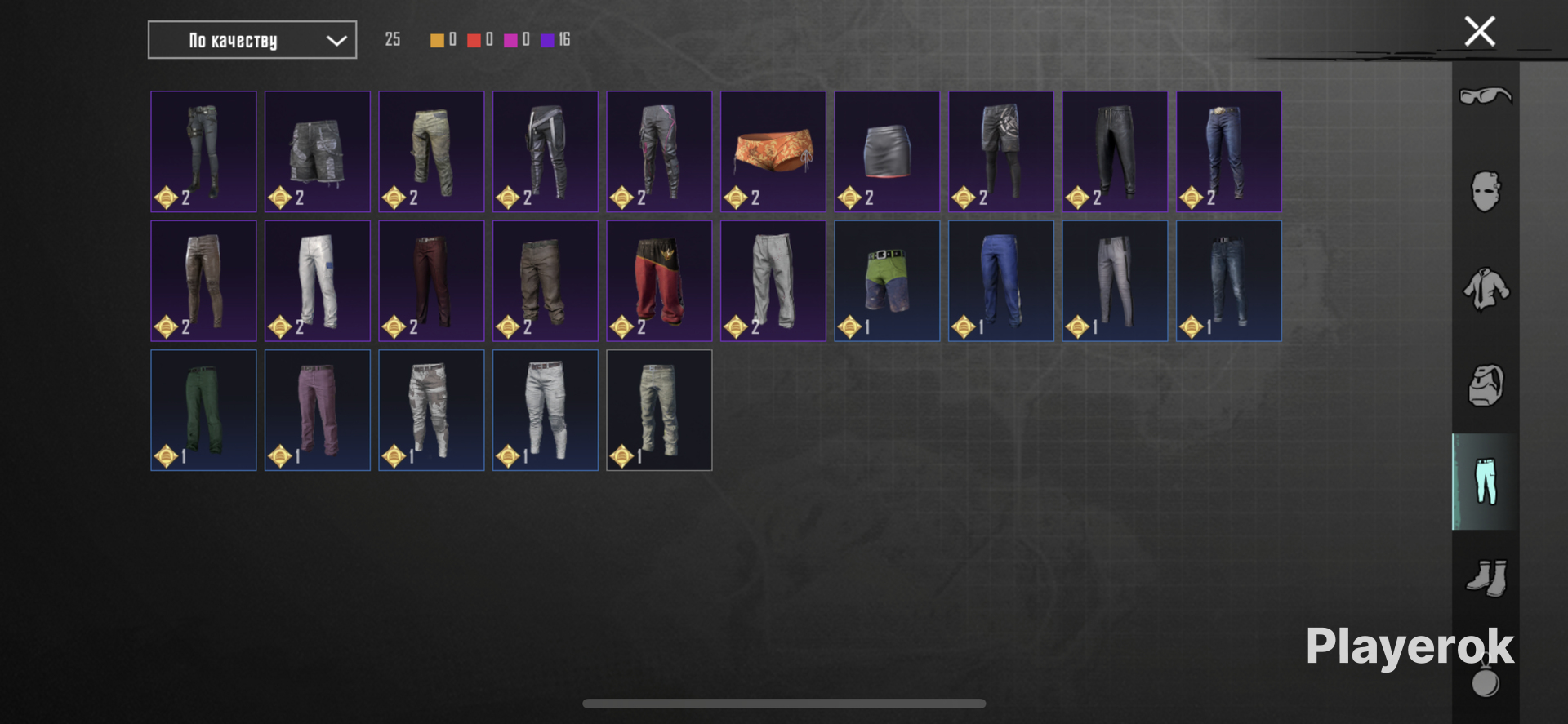Select the pants category tab

point(1485,482)
